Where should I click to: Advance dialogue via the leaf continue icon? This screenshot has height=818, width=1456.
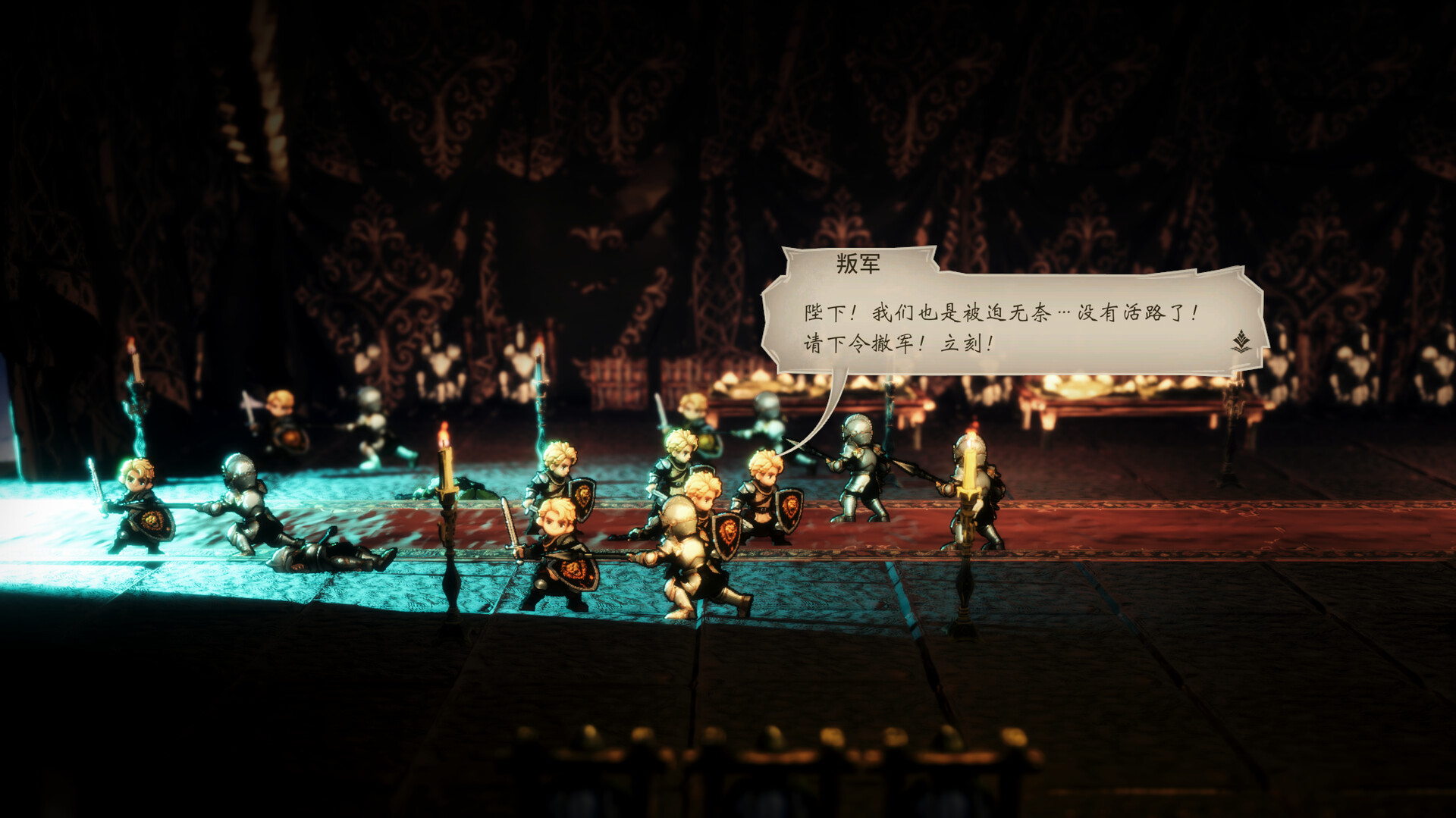tap(1241, 342)
